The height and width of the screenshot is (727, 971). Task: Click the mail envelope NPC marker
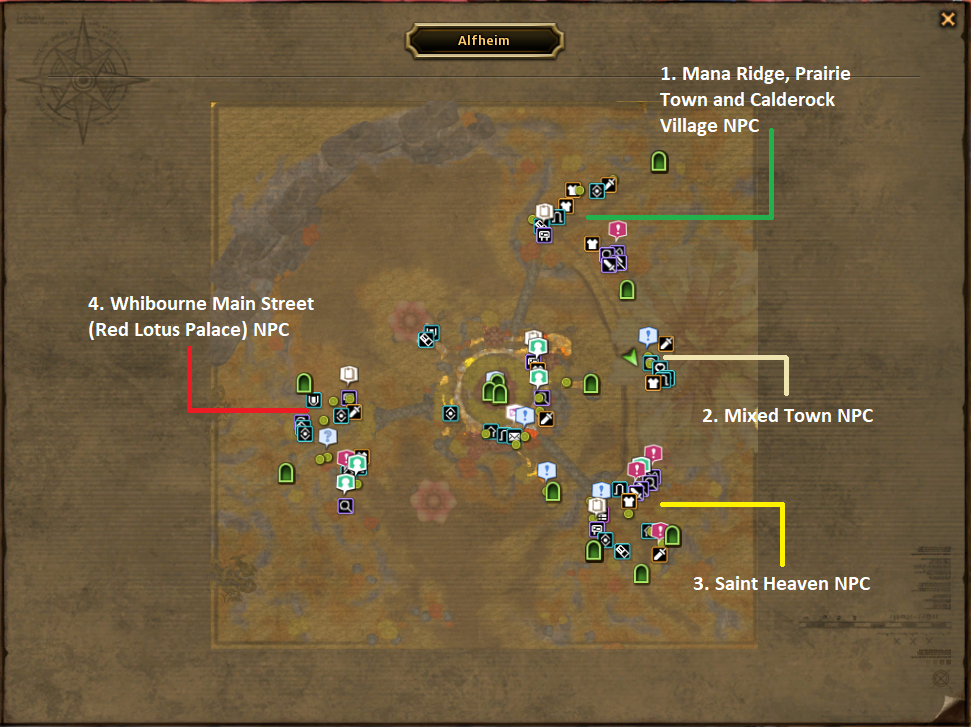[x=515, y=437]
